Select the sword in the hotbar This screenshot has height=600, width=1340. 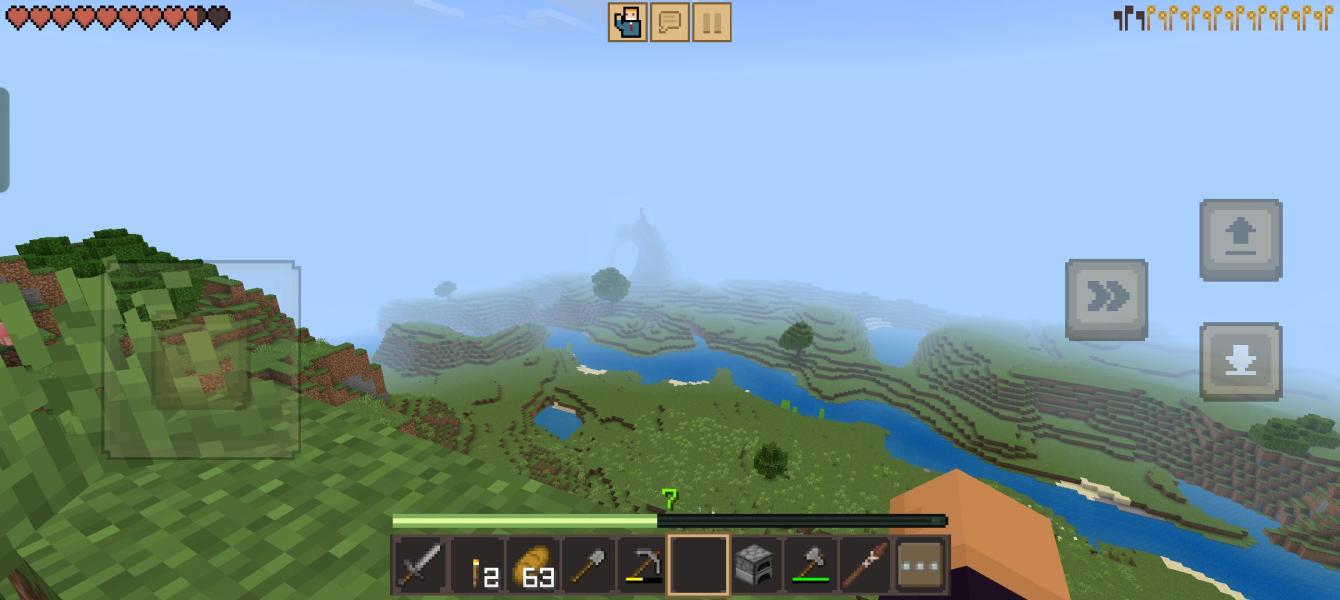pyautogui.click(x=420, y=566)
